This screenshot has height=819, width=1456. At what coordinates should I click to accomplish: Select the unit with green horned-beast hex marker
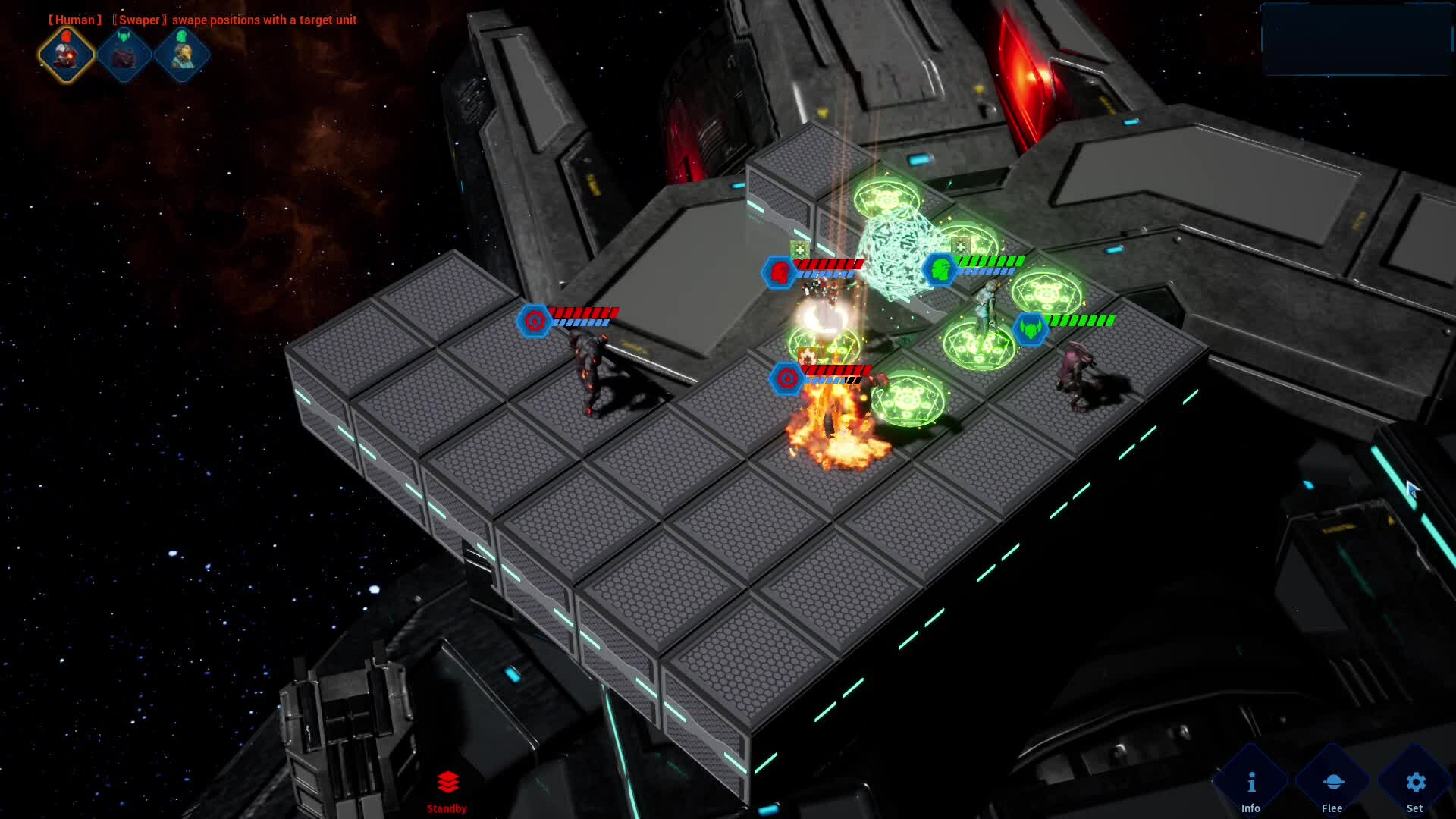(1031, 328)
